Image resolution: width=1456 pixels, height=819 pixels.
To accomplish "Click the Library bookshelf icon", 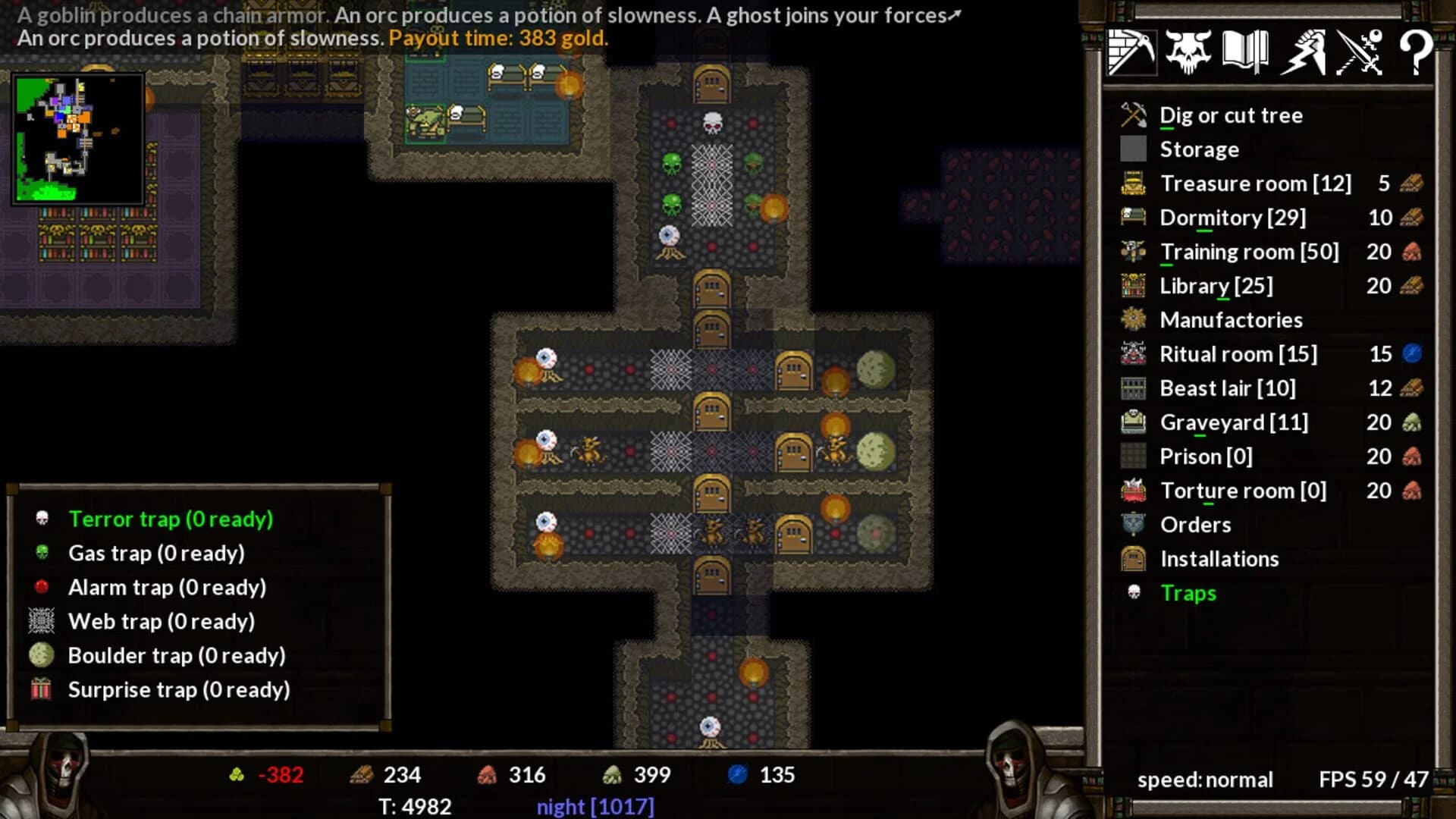I will (1134, 285).
